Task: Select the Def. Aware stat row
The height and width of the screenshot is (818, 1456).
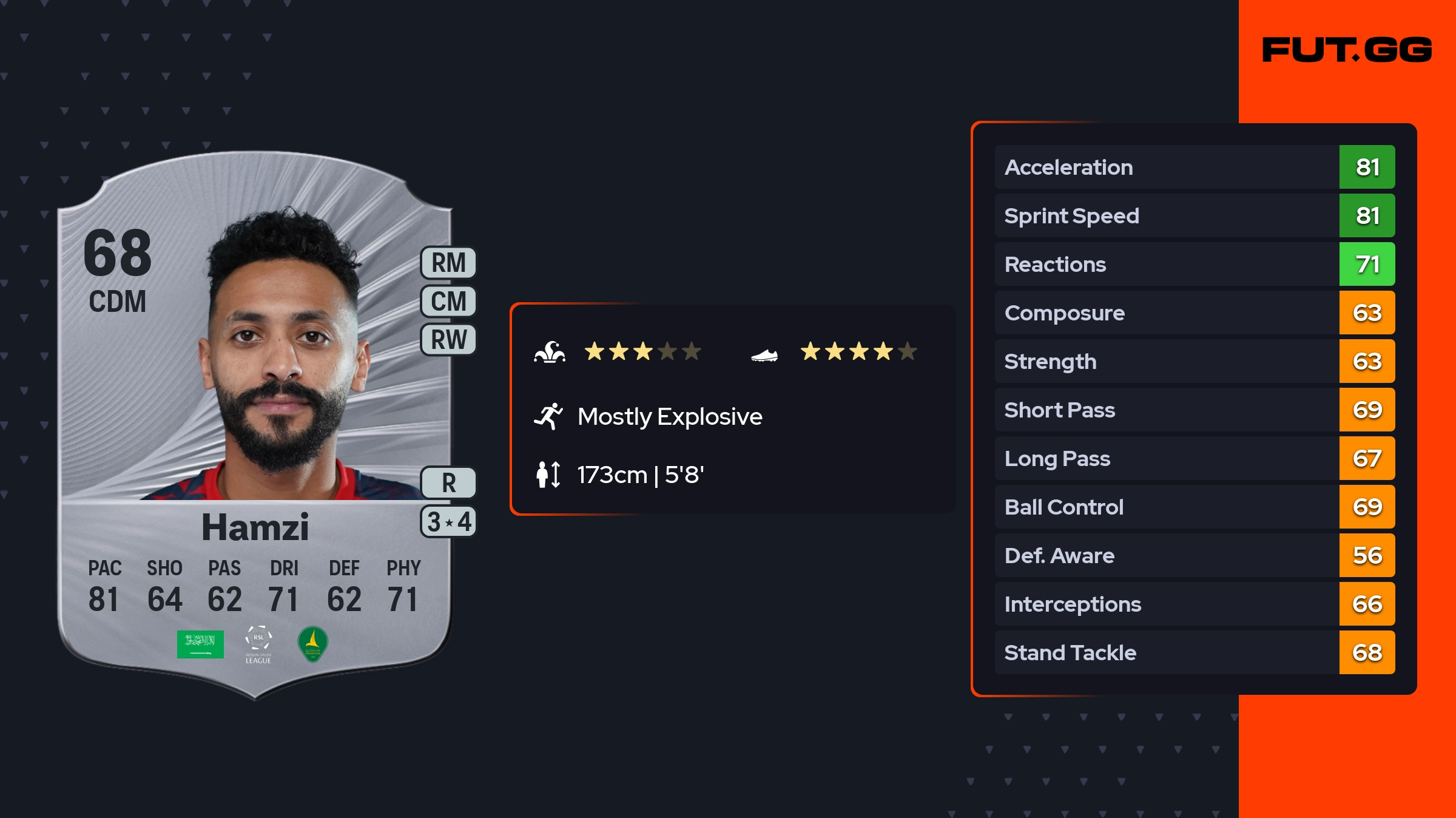Action: coord(1194,556)
